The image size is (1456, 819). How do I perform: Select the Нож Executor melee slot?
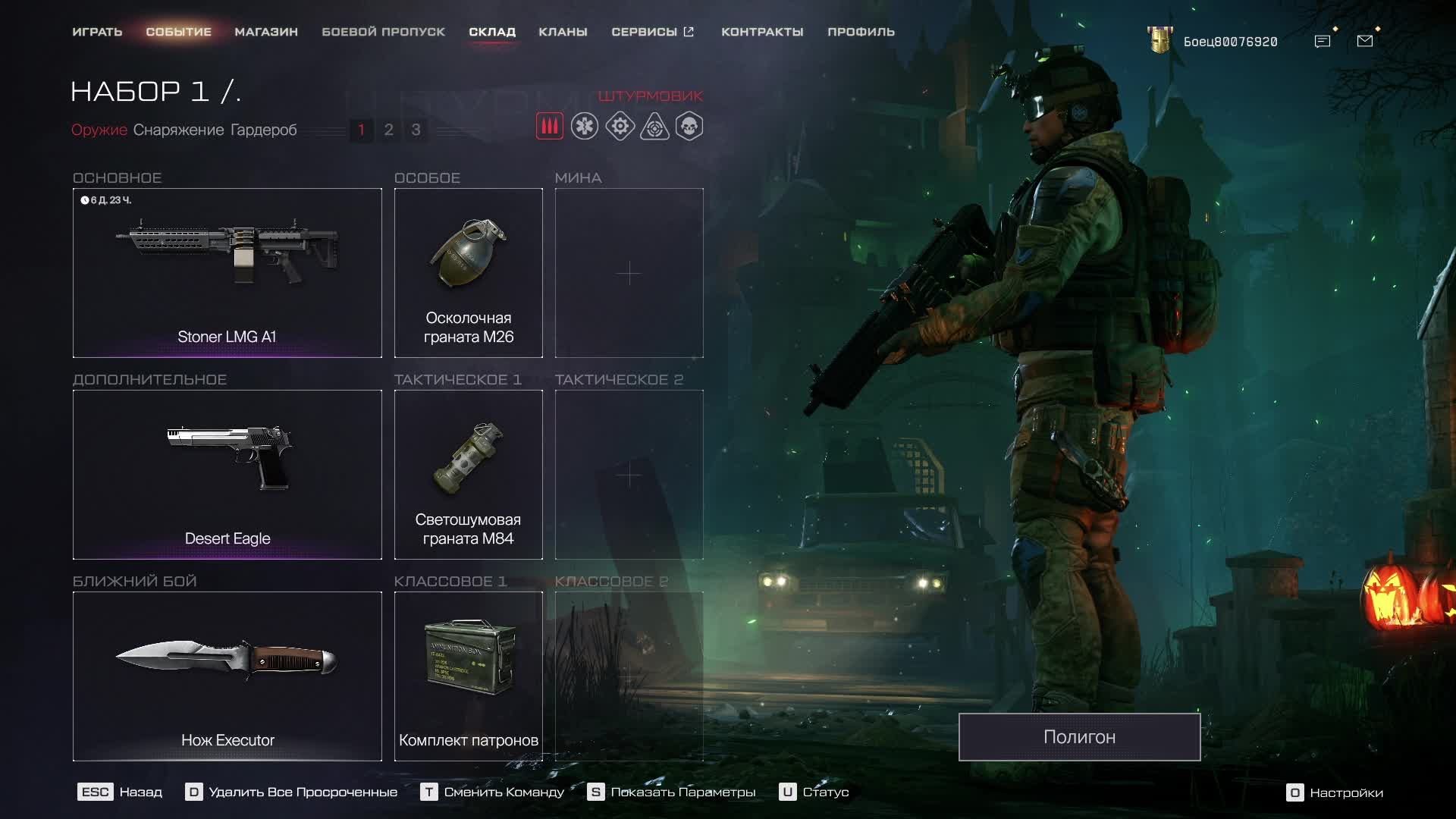[227, 676]
